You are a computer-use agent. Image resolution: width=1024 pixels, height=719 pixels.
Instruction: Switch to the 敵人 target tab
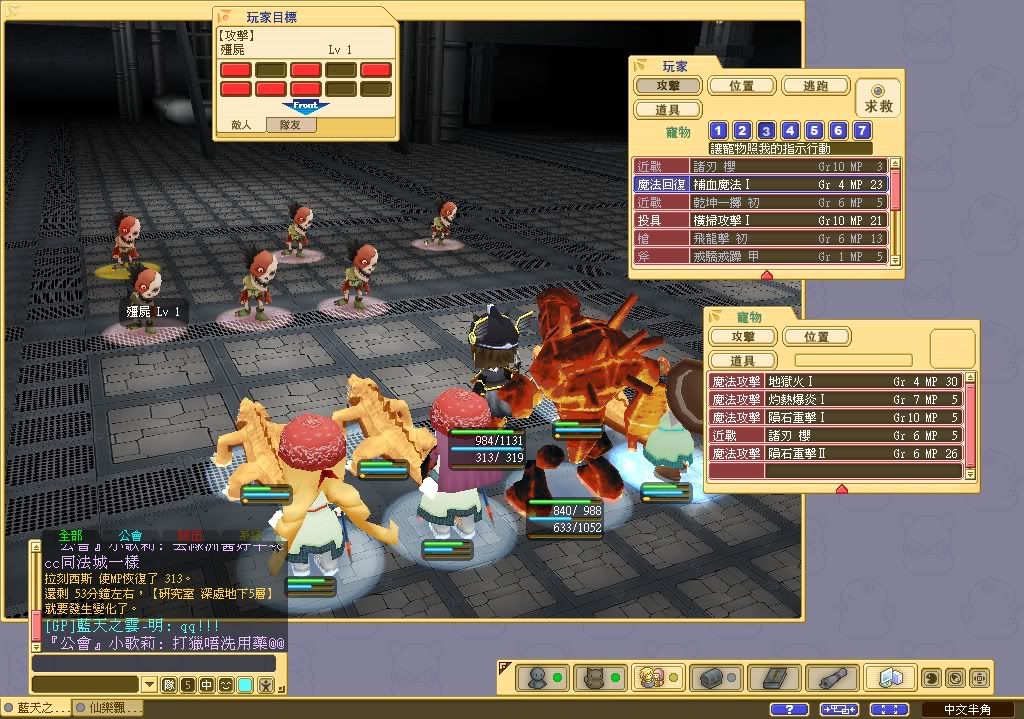(241, 126)
